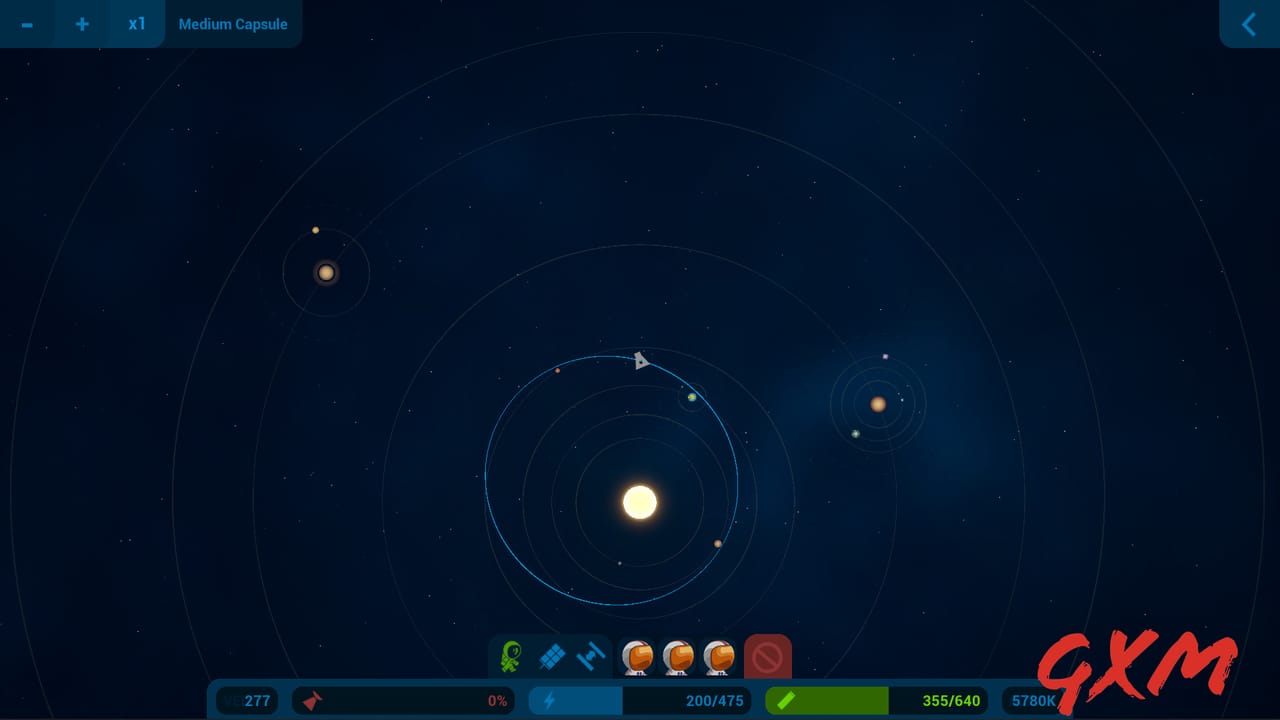Select the central yellow star
The width and height of the screenshot is (1280, 720).
point(639,500)
